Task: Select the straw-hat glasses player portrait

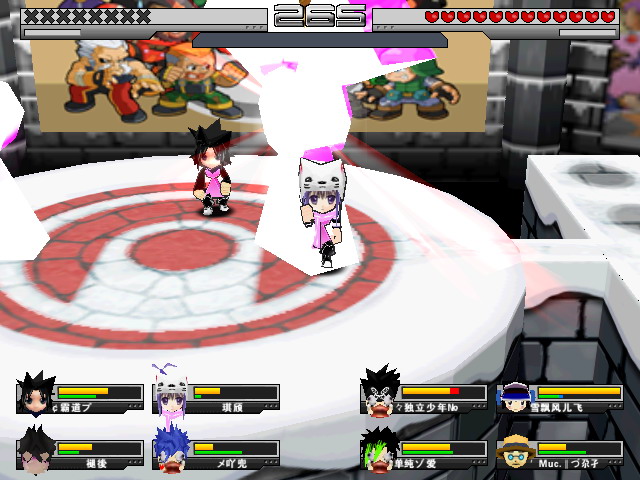Action: [x=515, y=451]
